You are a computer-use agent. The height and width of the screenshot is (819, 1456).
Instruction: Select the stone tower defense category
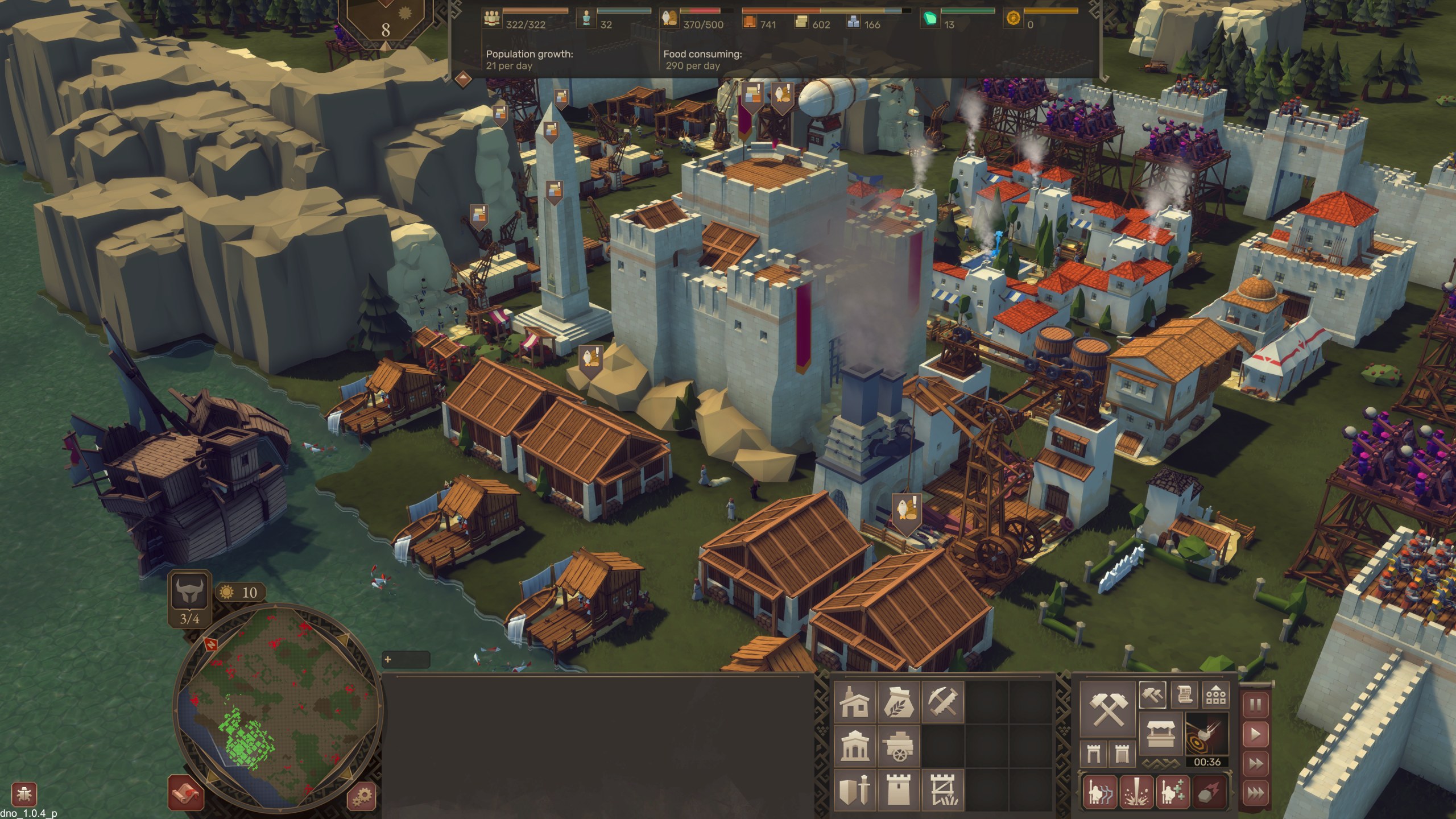pyautogui.click(x=898, y=789)
